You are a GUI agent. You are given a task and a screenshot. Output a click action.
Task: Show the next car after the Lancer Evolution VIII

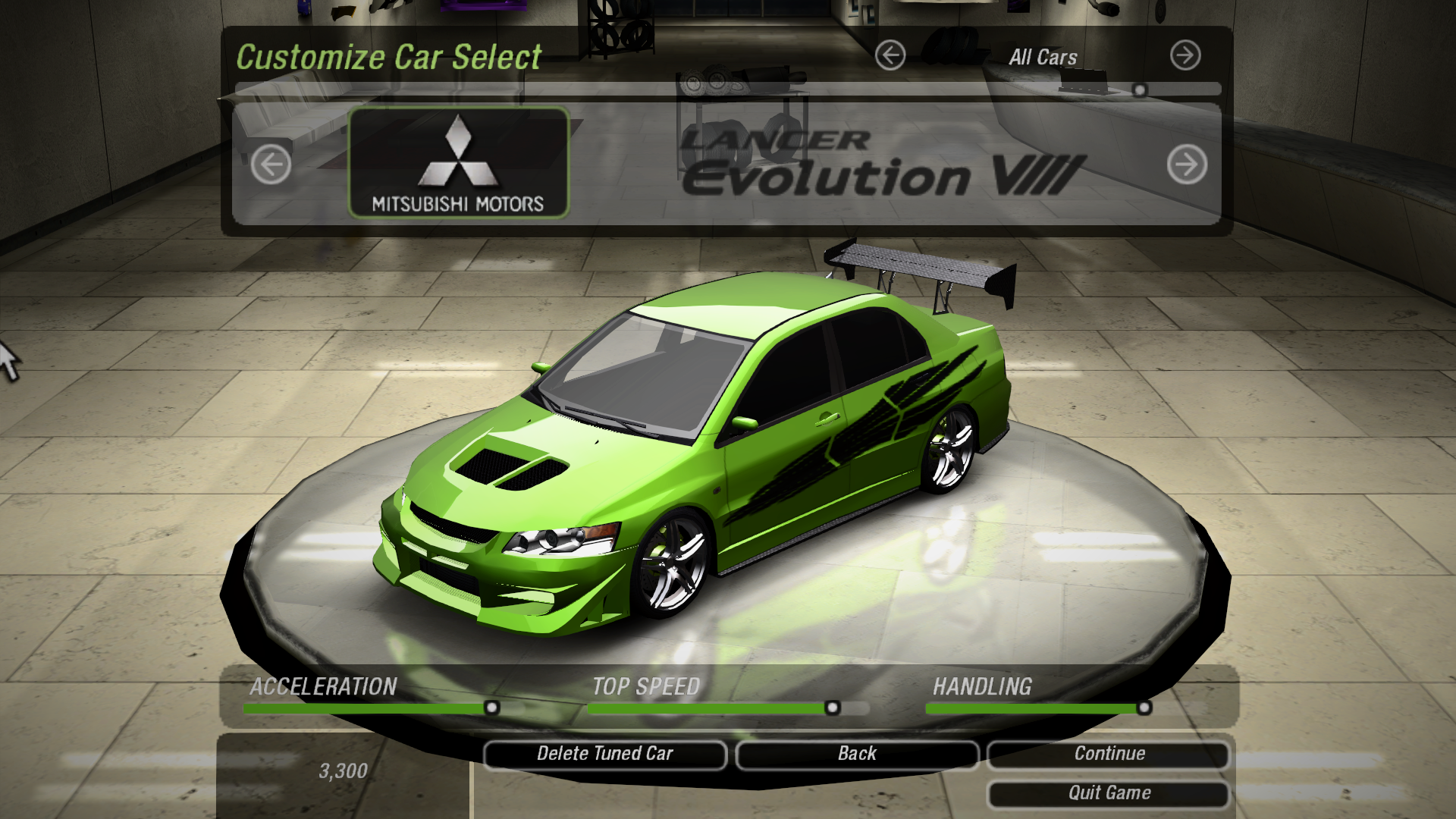[x=1187, y=165]
